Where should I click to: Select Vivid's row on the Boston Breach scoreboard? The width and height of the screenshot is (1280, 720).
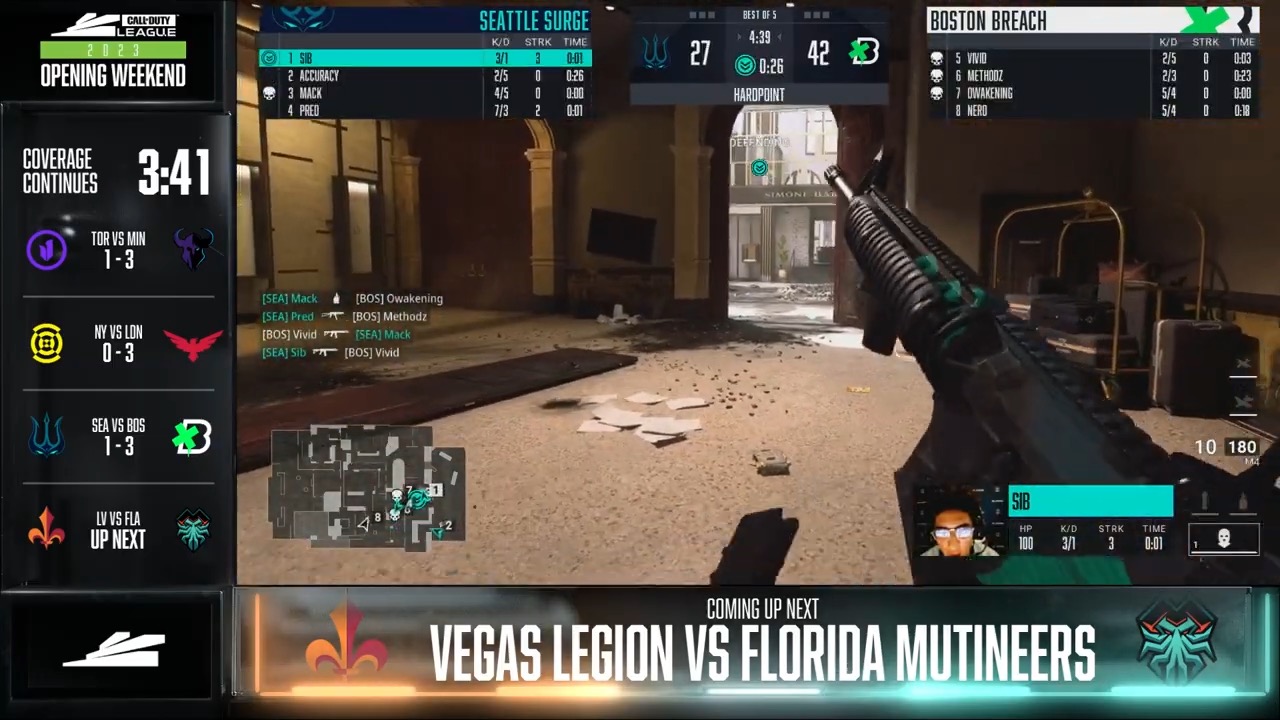coord(1092,59)
